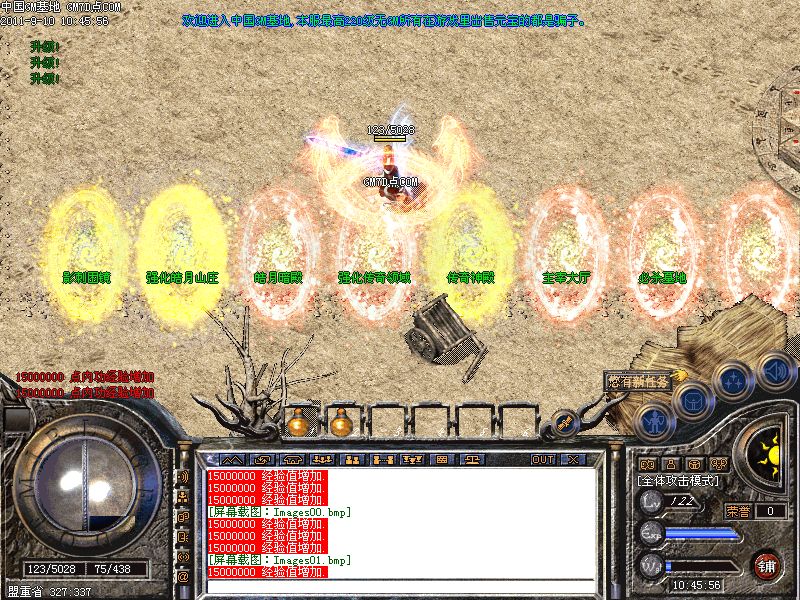Switch the 全体攻击模式 attack mode text

[678, 481]
